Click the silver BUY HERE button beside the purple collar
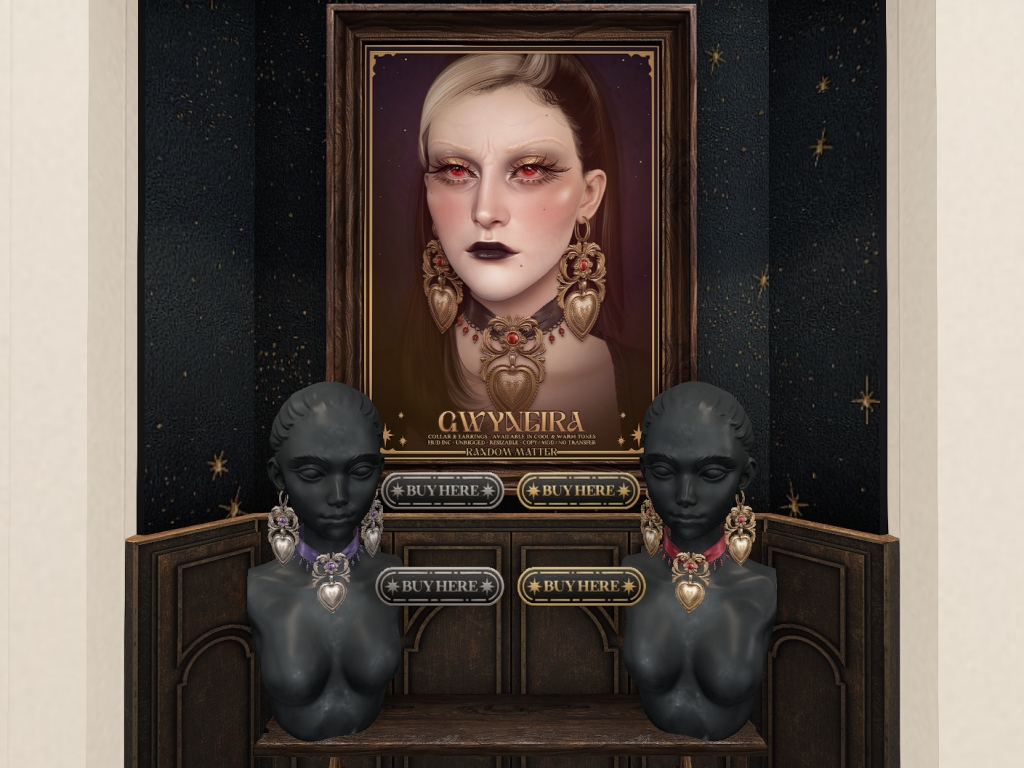 439,586
